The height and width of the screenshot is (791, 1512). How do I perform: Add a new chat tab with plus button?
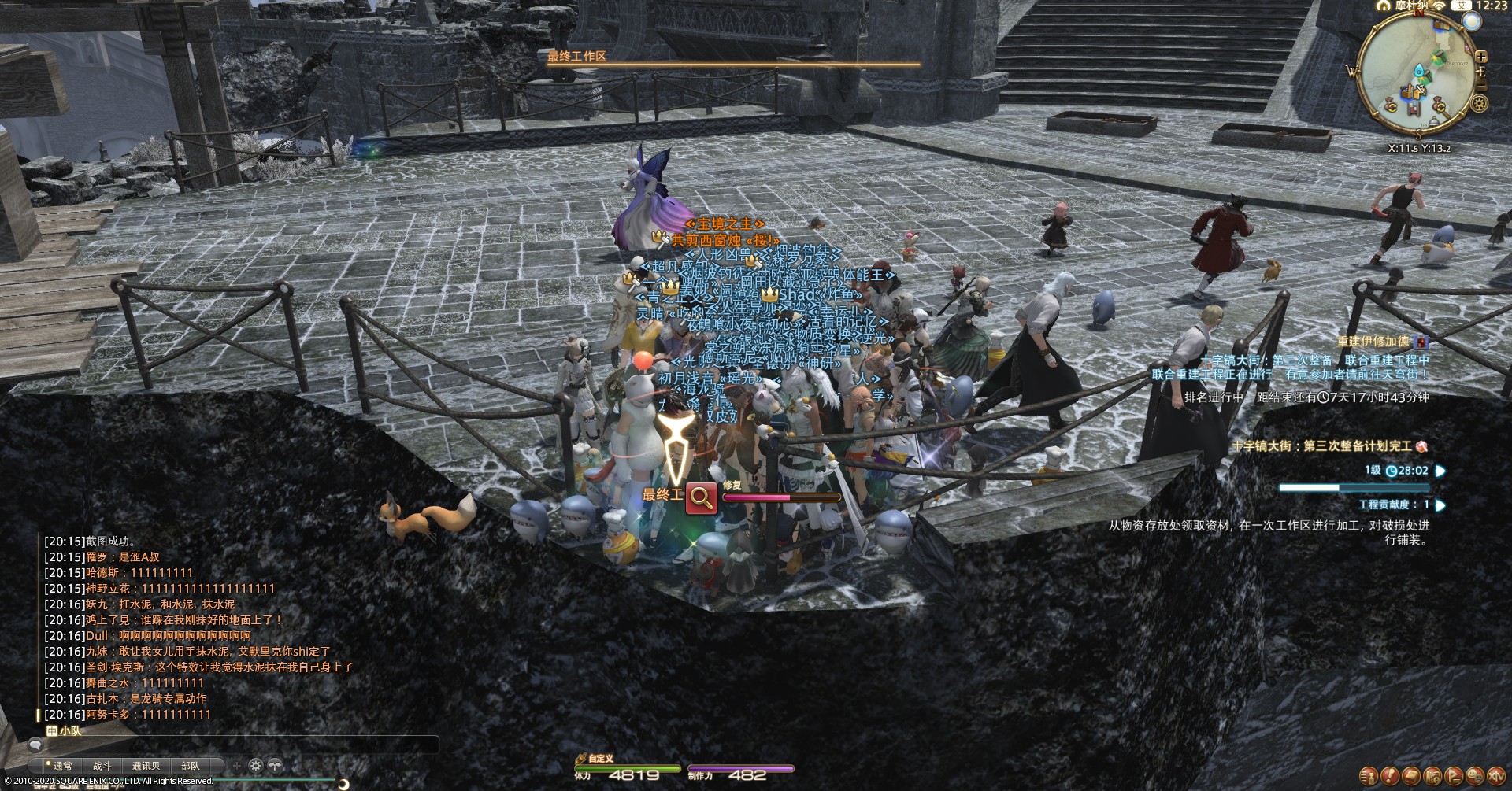coord(236,765)
